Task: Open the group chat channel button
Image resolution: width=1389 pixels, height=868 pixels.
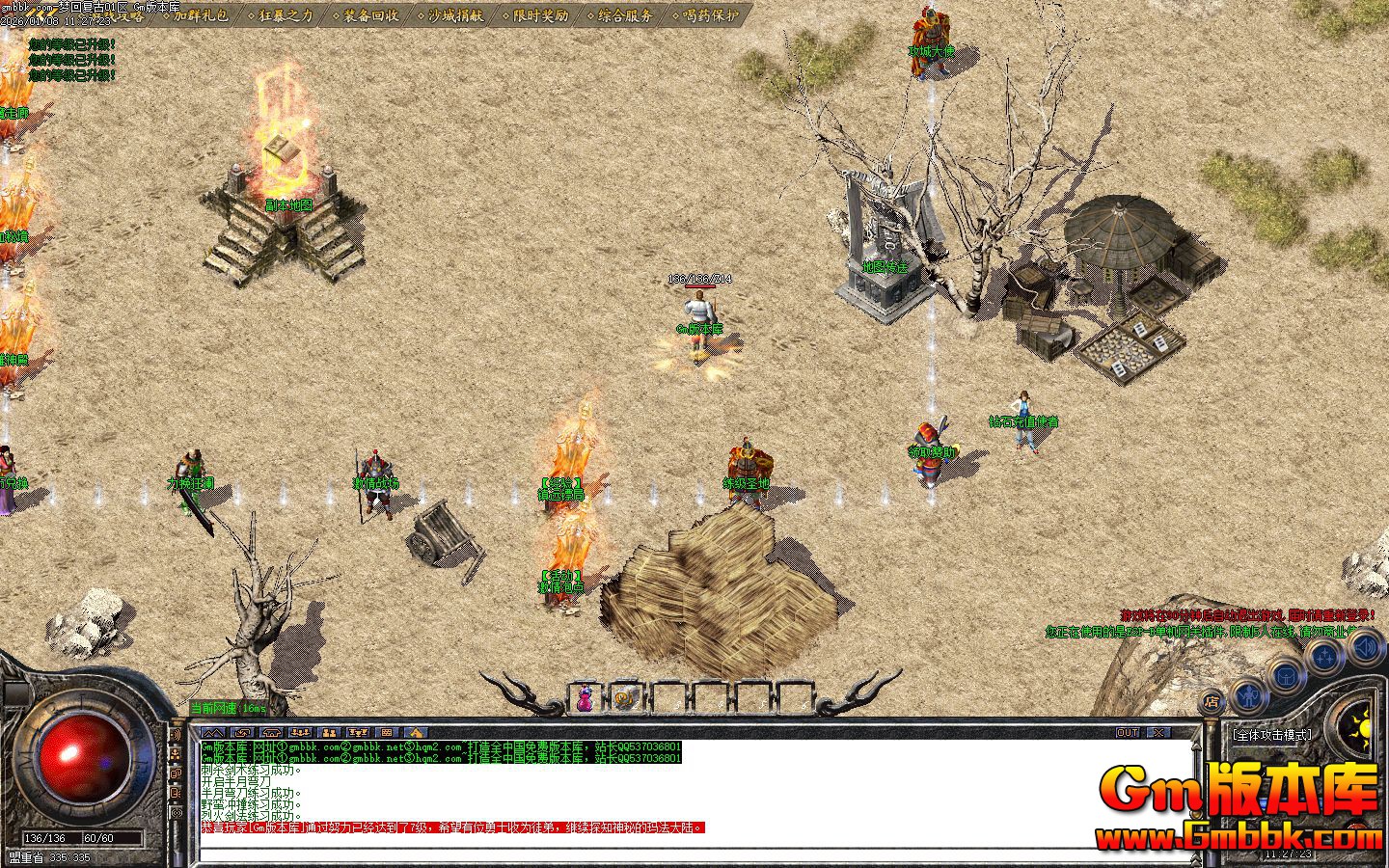Action: [329, 733]
